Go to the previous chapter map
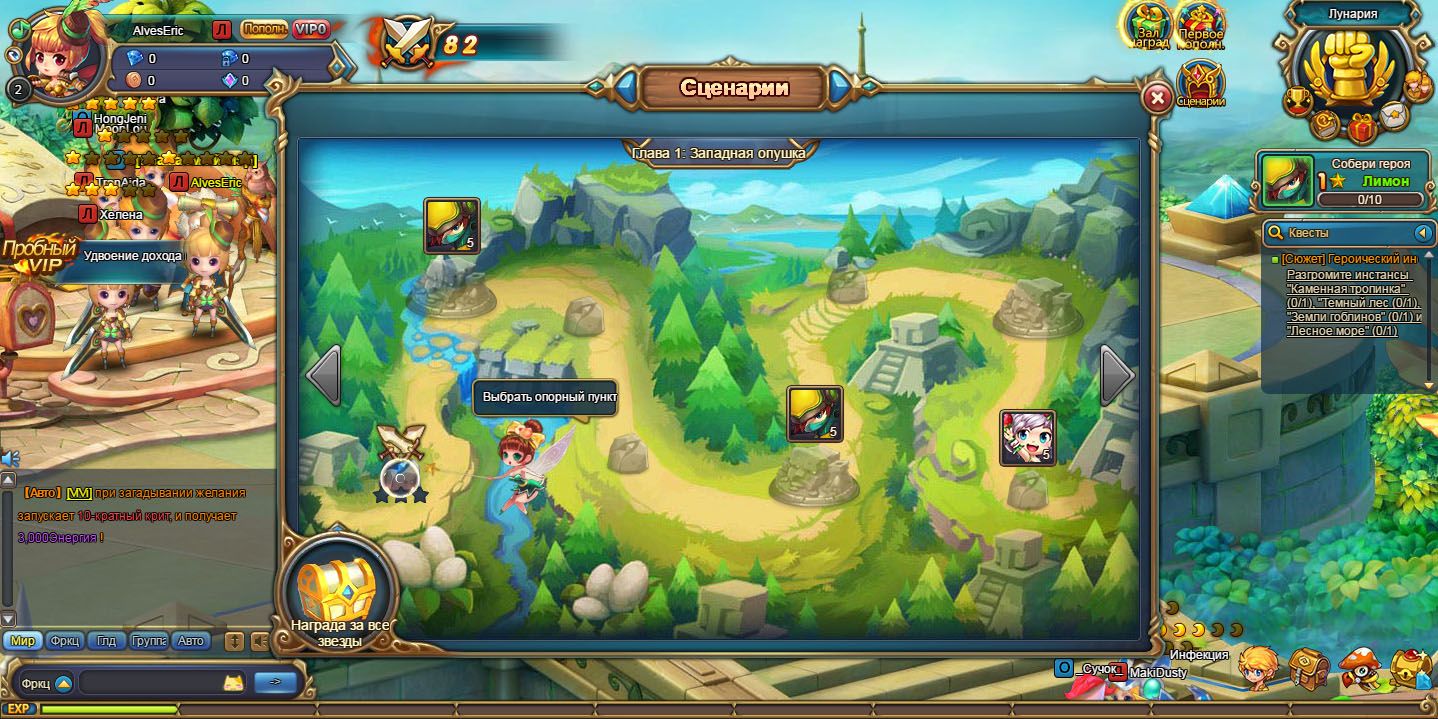This screenshot has height=719, width=1438. [x=323, y=376]
